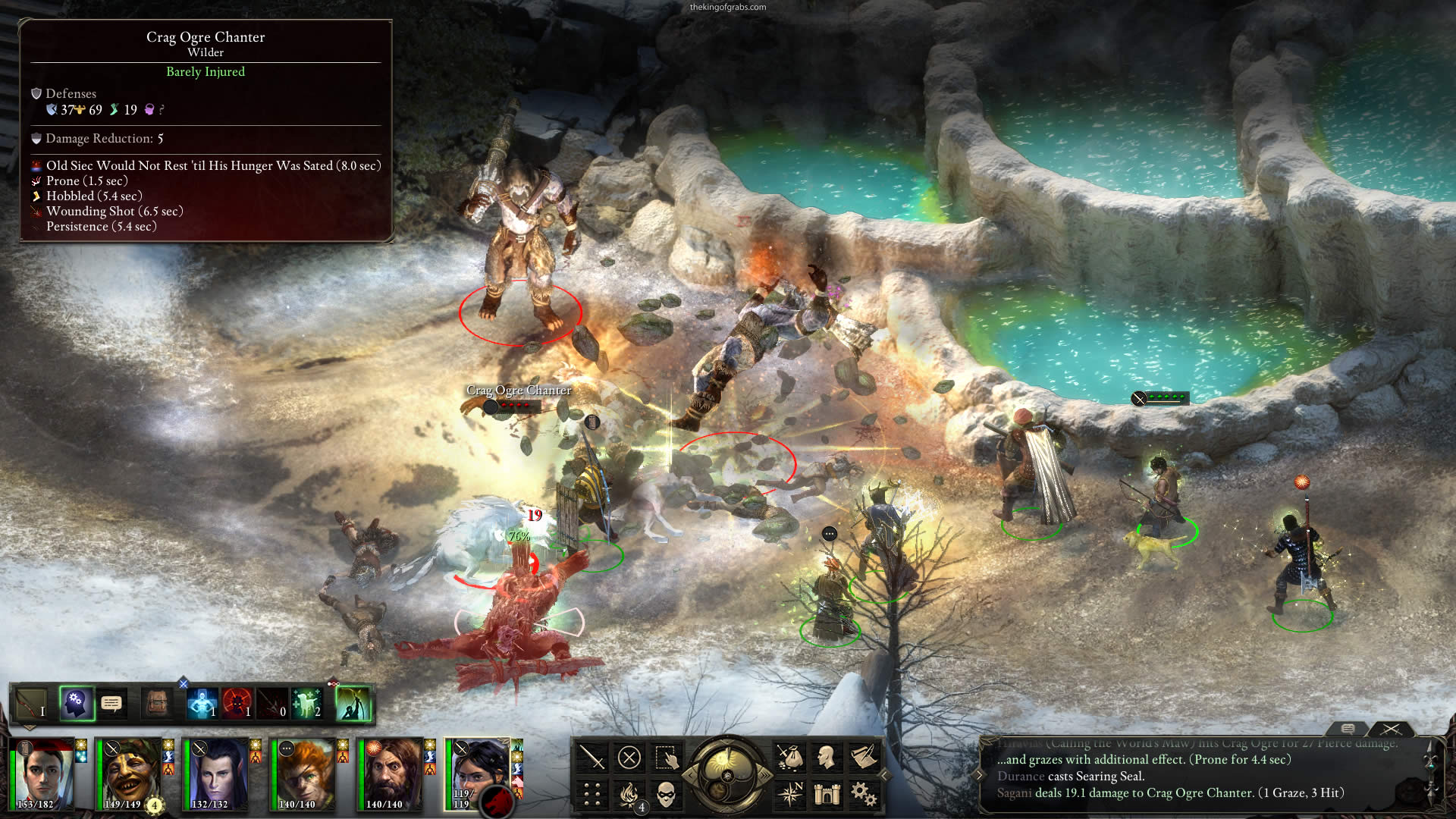Activate the blue glowing figure ability
Screen dimensions: 1456x819
[202, 704]
